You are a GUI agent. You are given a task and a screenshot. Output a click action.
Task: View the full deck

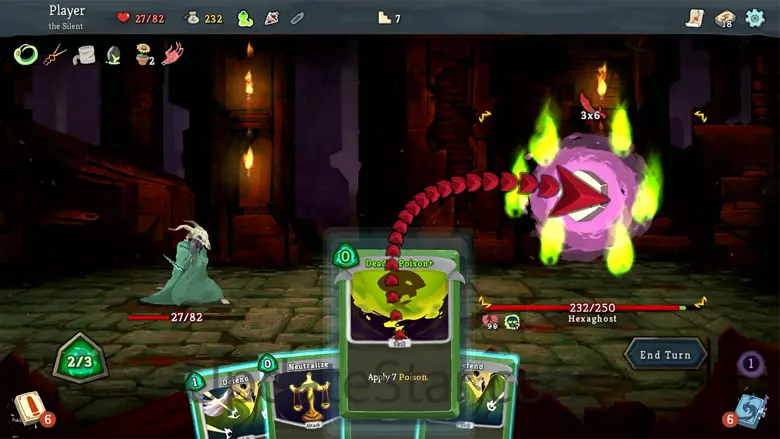point(725,18)
